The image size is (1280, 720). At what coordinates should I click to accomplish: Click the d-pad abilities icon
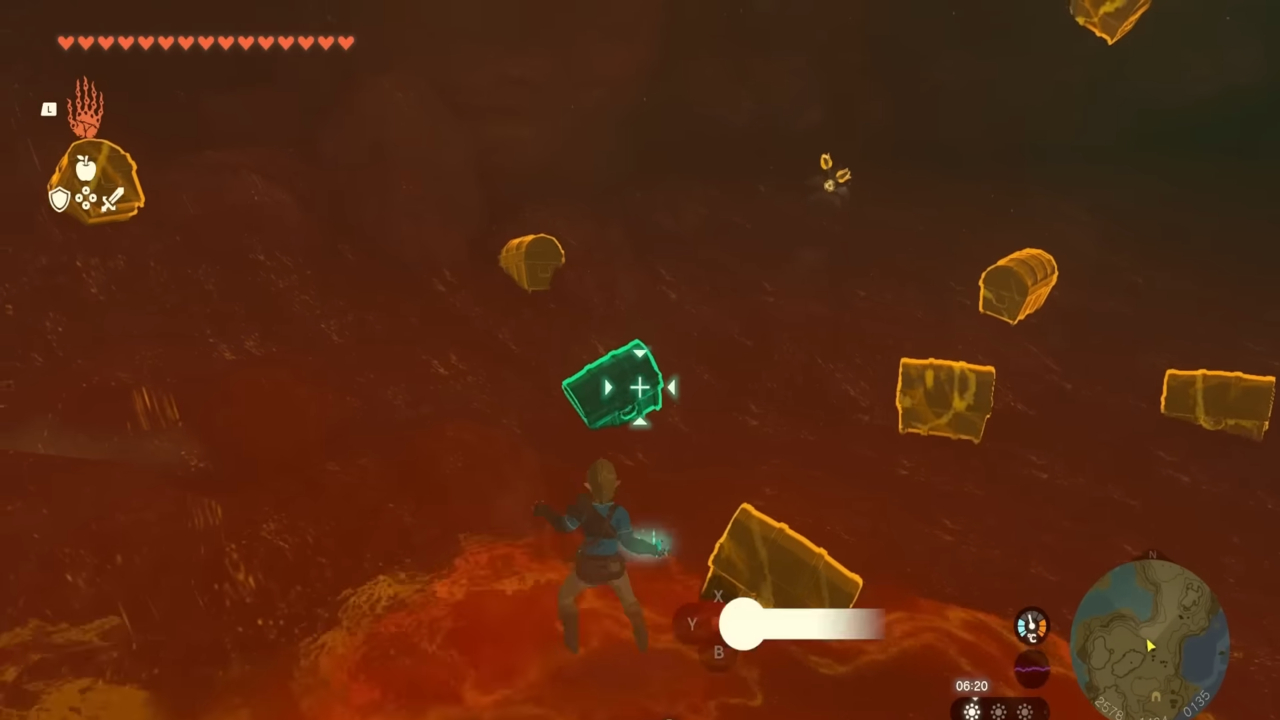pyautogui.click(x=86, y=198)
